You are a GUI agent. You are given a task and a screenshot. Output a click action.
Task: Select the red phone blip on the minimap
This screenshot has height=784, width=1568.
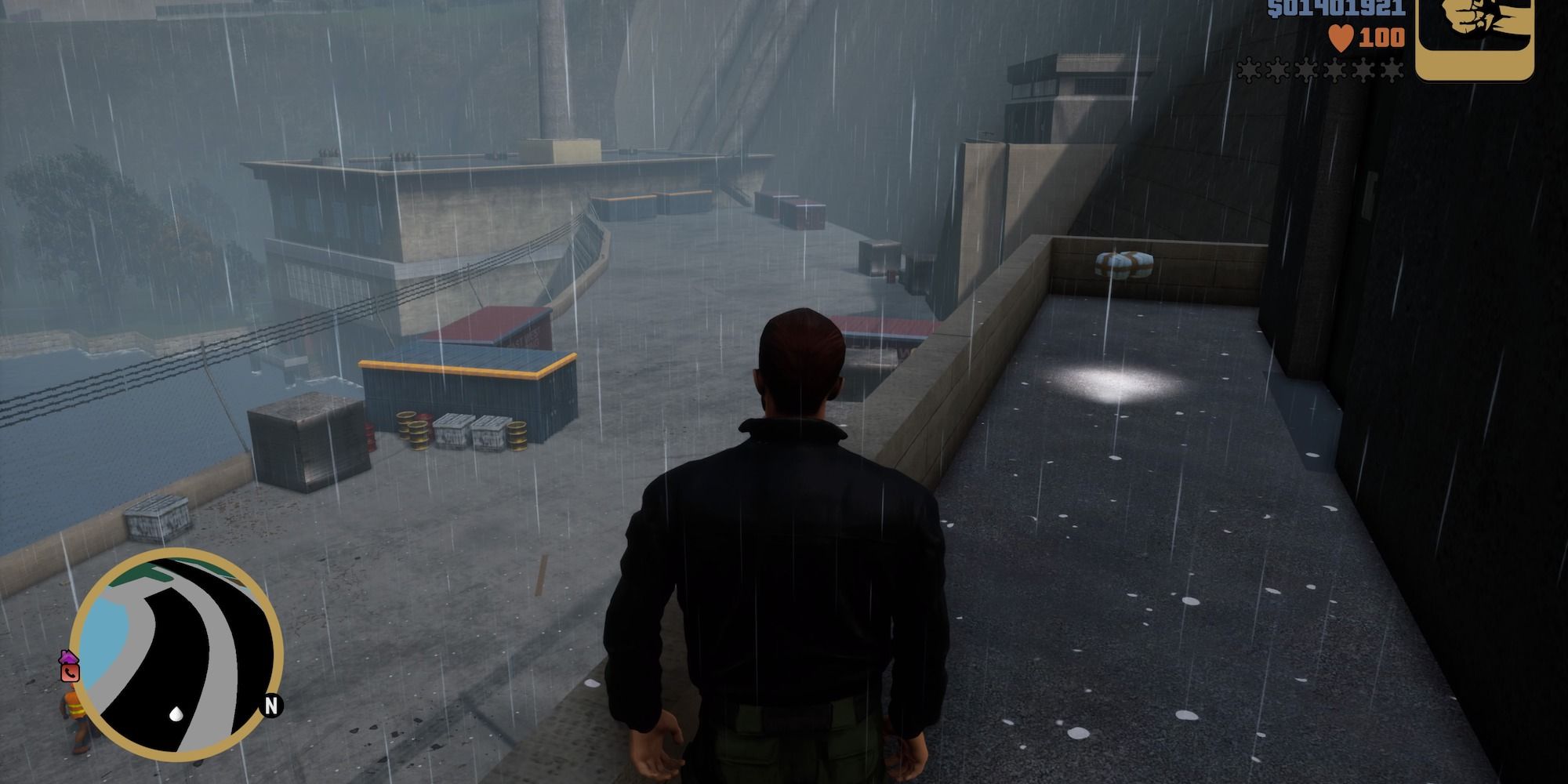tap(70, 673)
